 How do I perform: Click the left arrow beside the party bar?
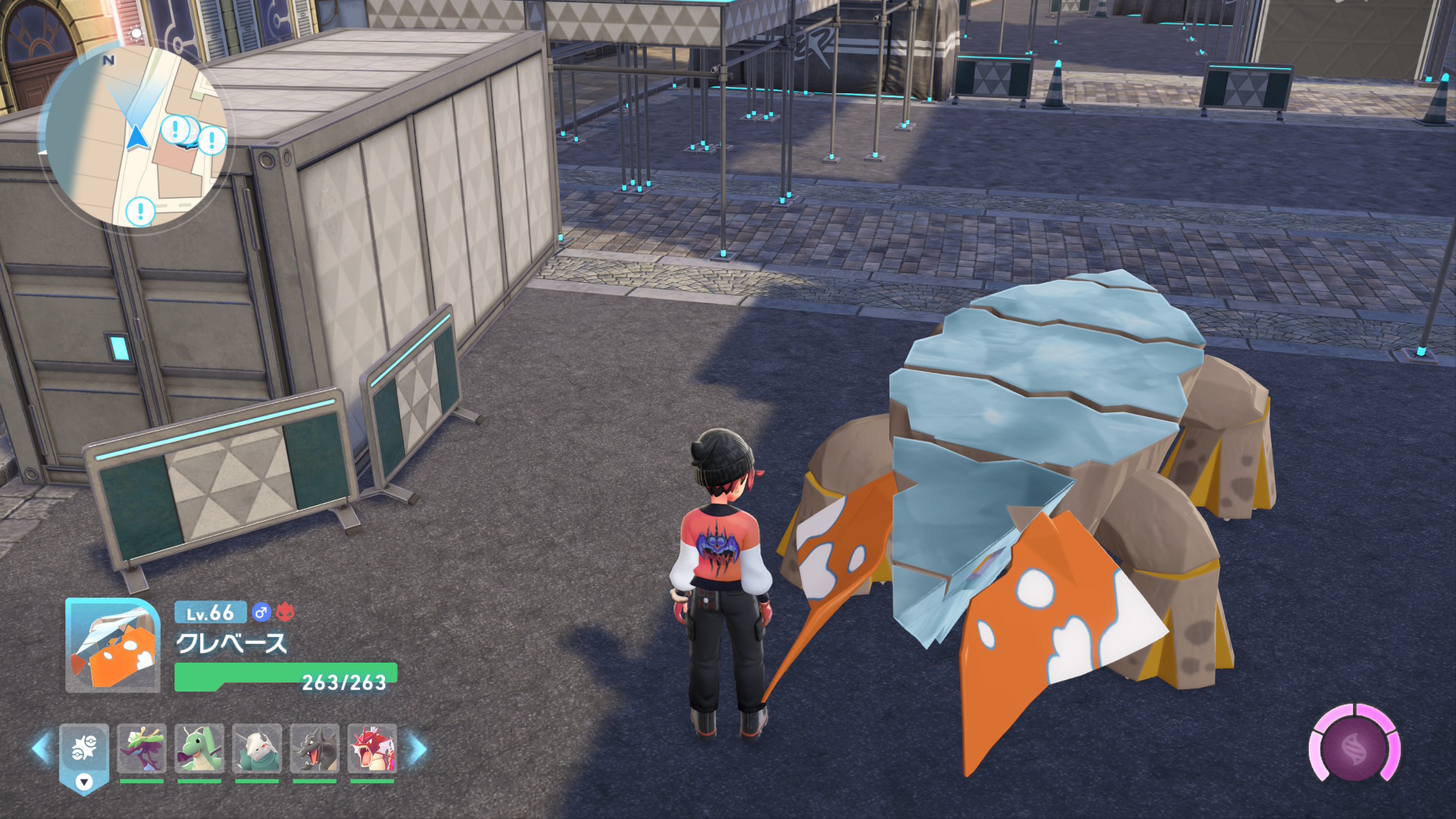pyautogui.click(x=41, y=749)
